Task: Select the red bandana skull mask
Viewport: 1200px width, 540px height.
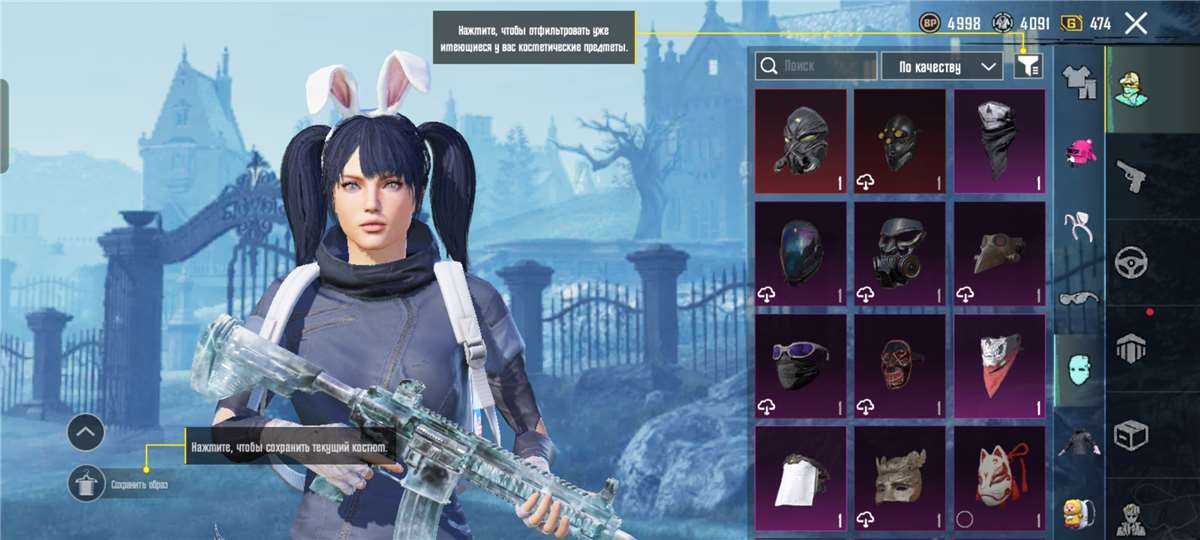Action: pos(999,365)
